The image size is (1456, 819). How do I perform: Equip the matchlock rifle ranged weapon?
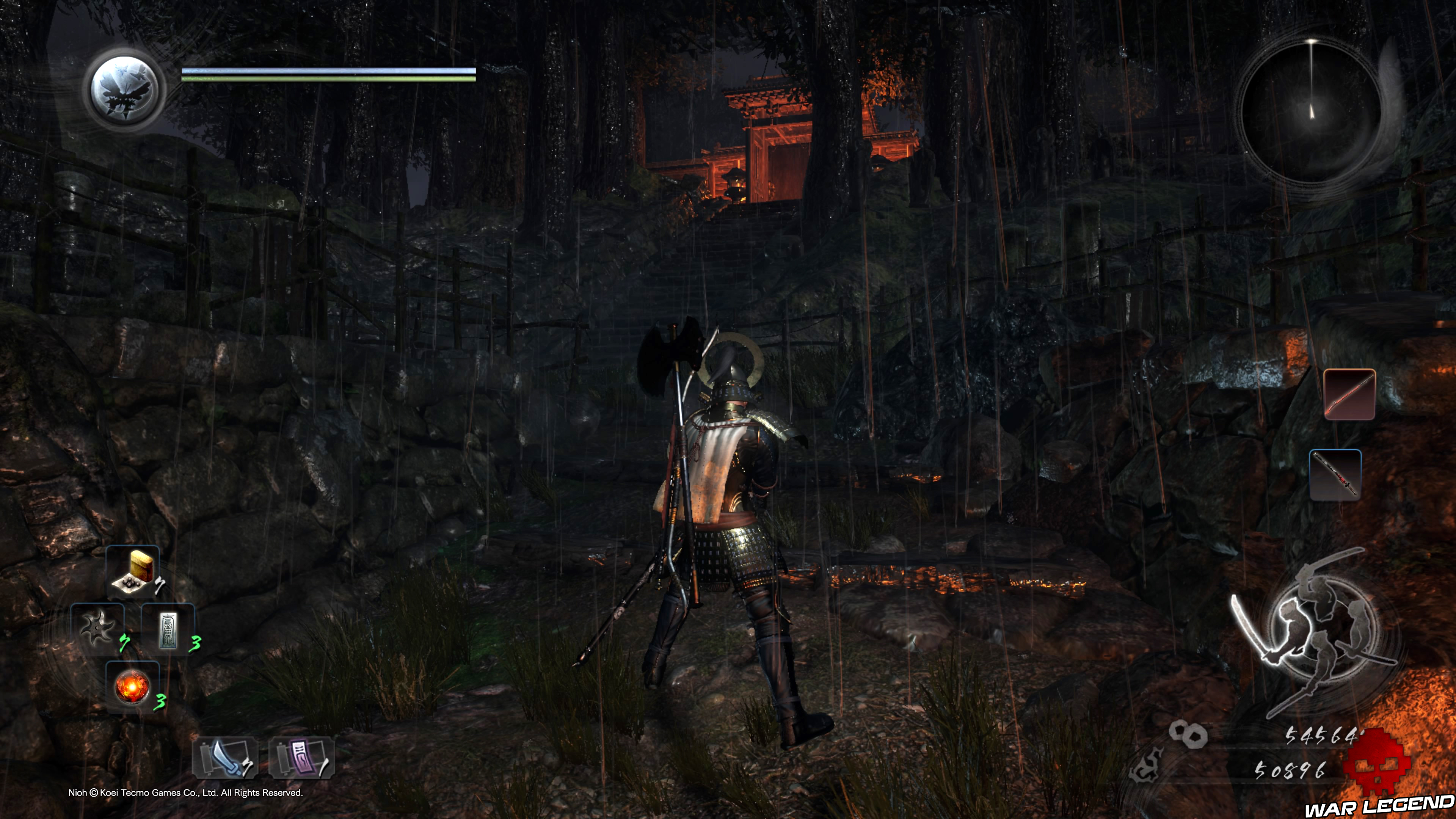[1349, 394]
